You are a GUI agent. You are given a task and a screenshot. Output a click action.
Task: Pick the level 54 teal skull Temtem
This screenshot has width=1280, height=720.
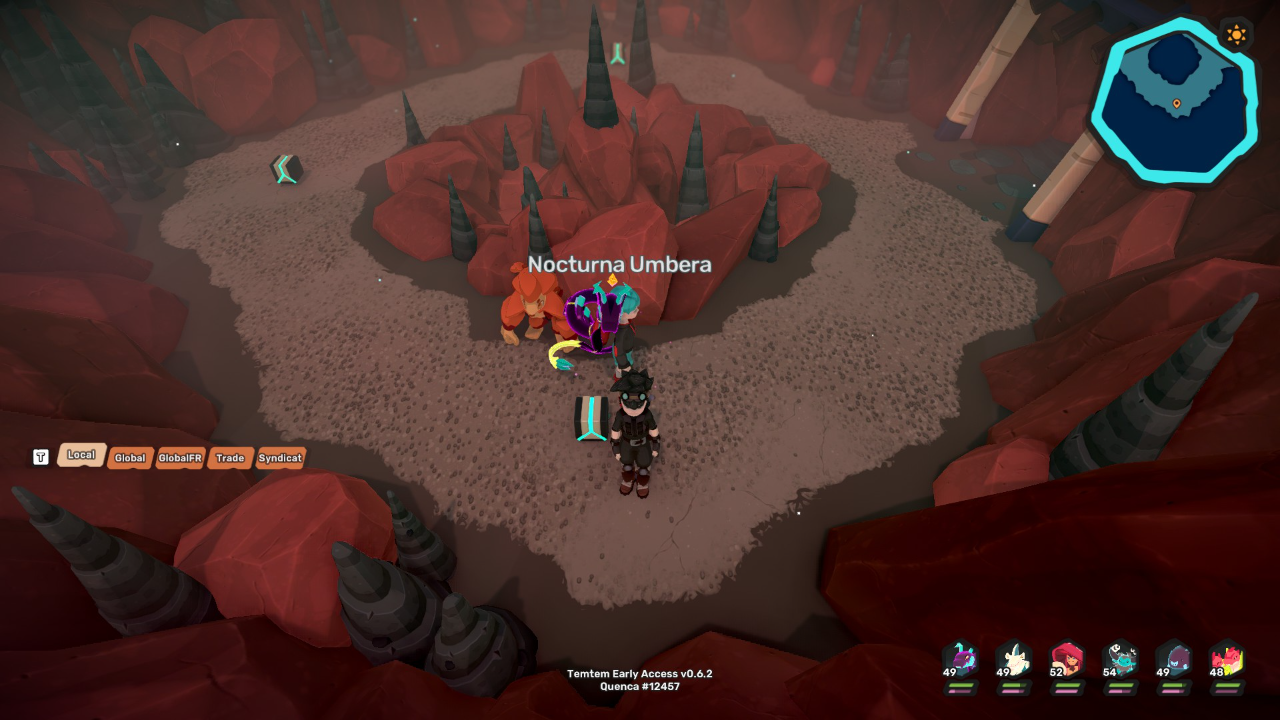[1120, 660]
